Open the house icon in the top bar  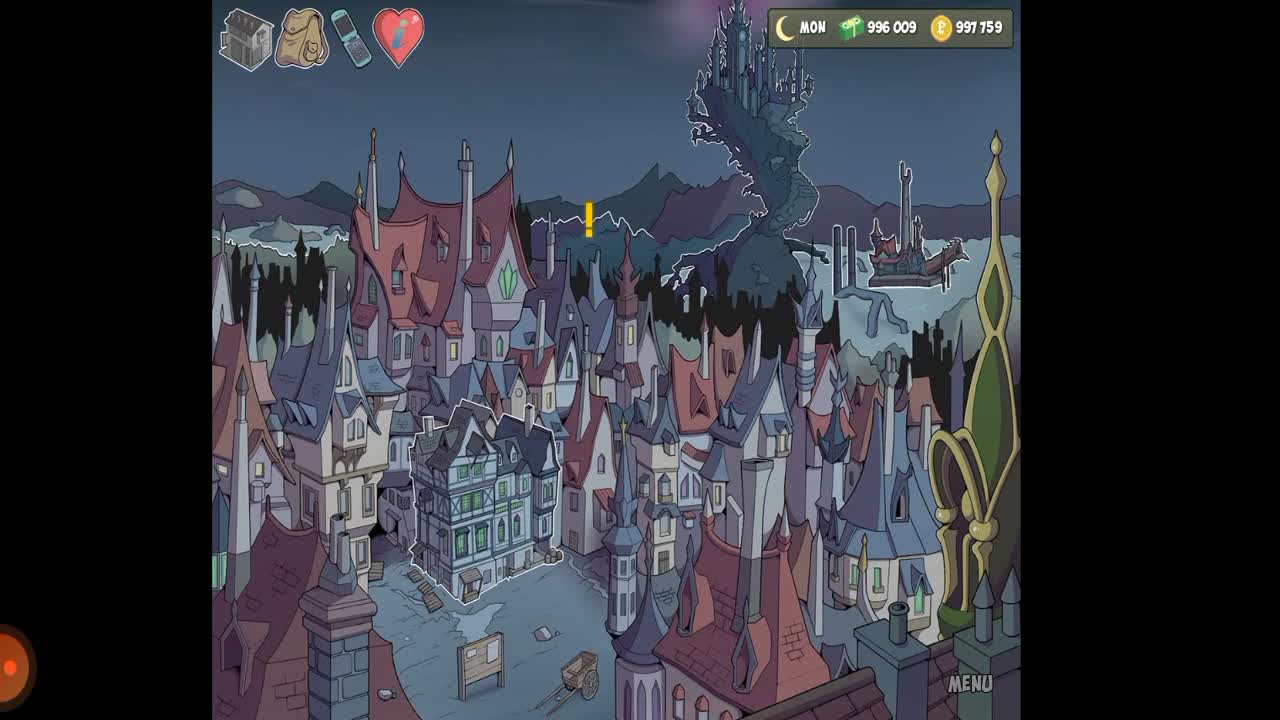(x=246, y=39)
